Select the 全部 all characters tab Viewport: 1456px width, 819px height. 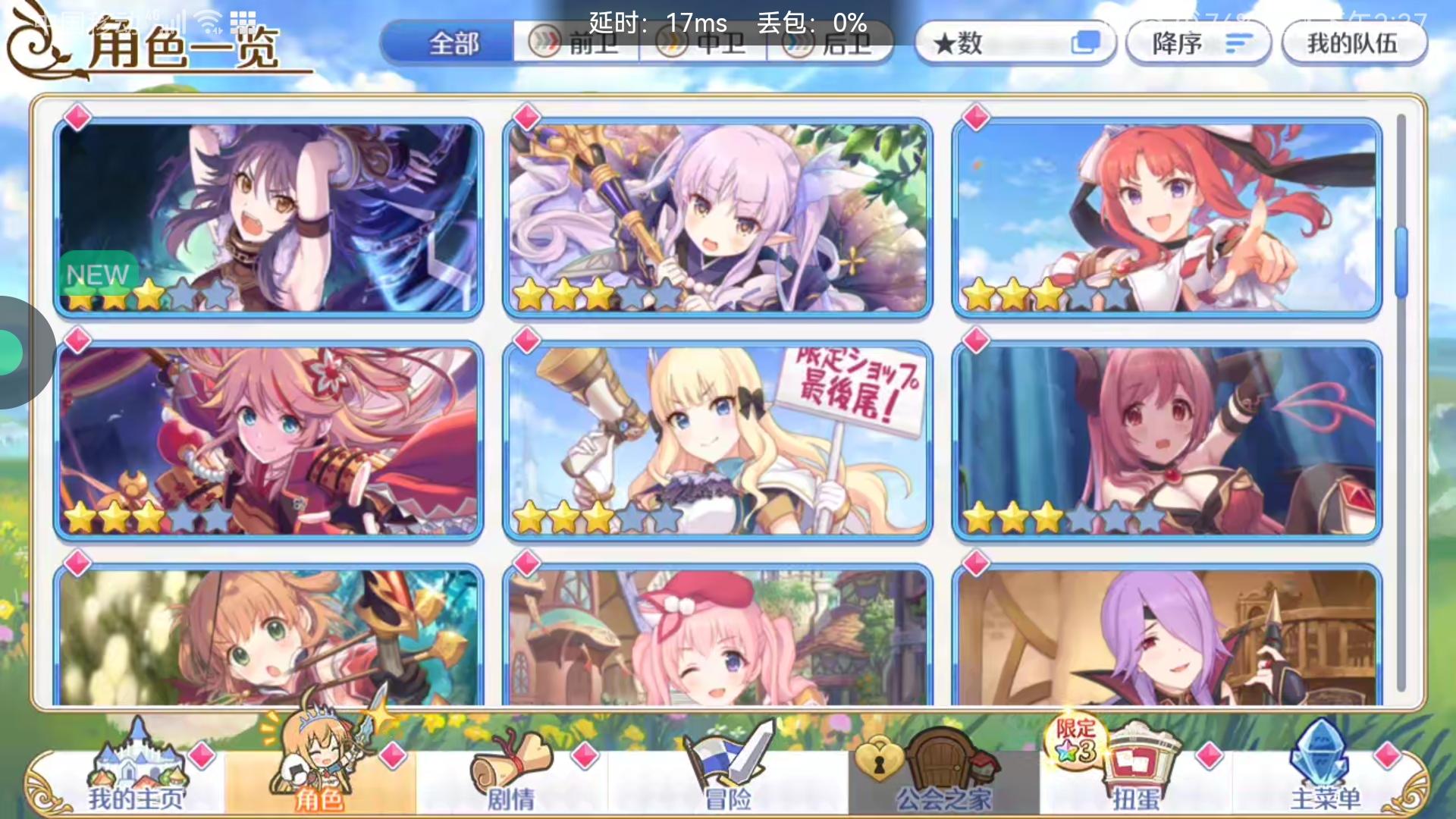tap(451, 43)
